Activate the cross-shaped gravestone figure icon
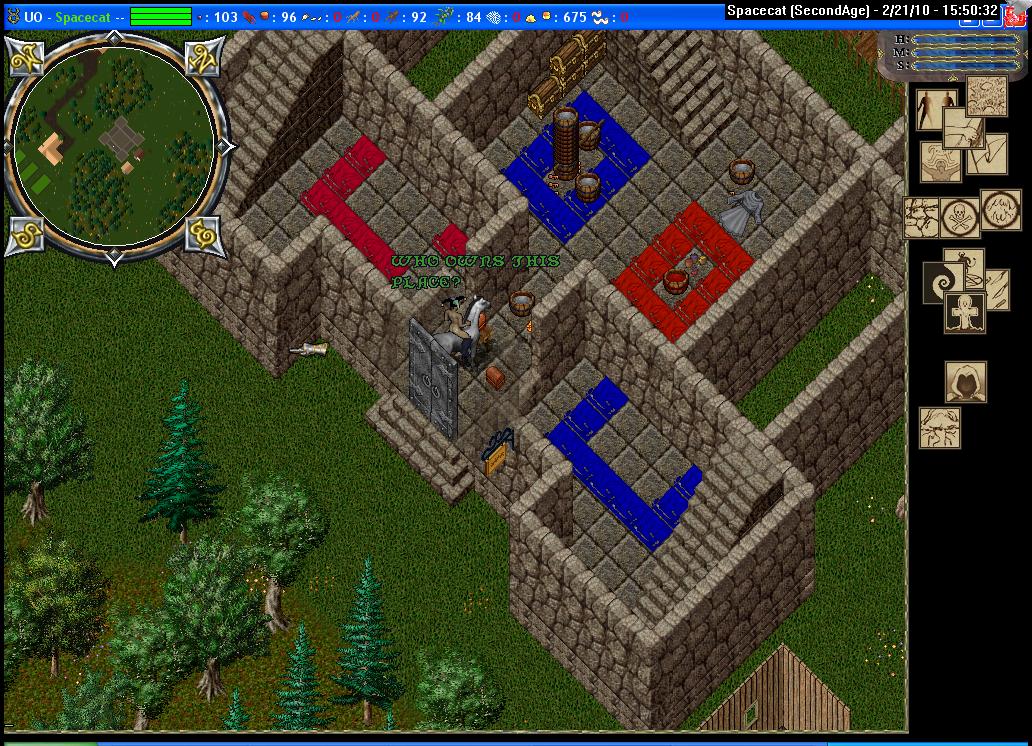 [965, 312]
